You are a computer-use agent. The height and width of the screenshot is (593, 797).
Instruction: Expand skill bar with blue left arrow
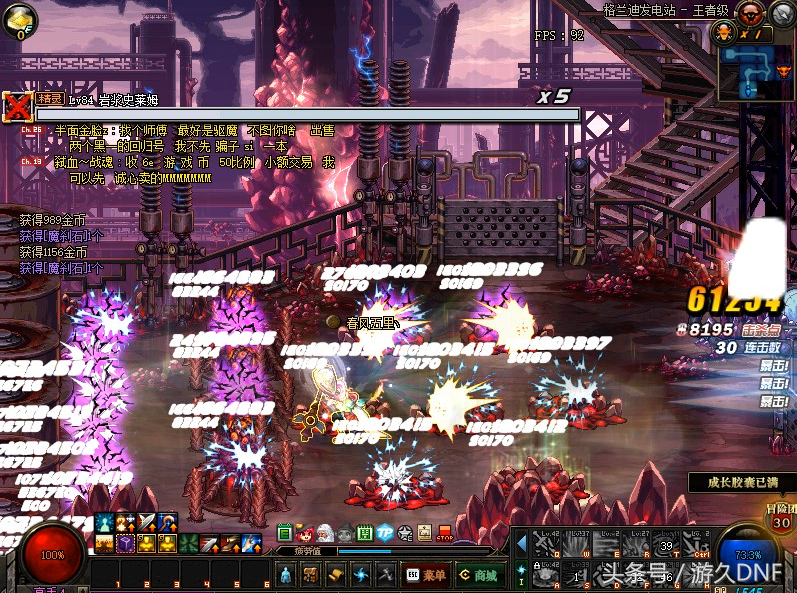521,543
